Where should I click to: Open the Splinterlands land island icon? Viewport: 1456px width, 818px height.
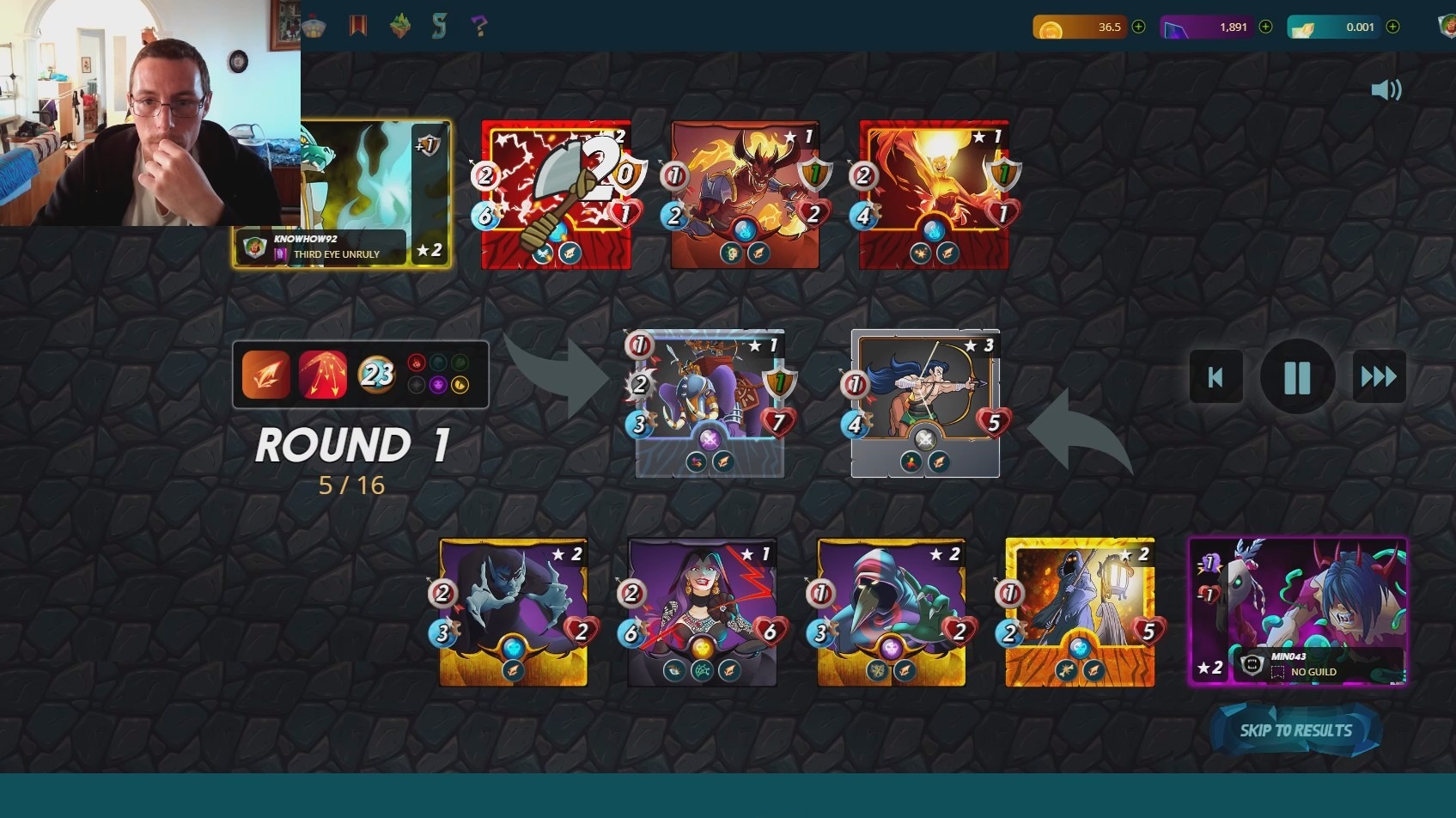click(399, 26)
